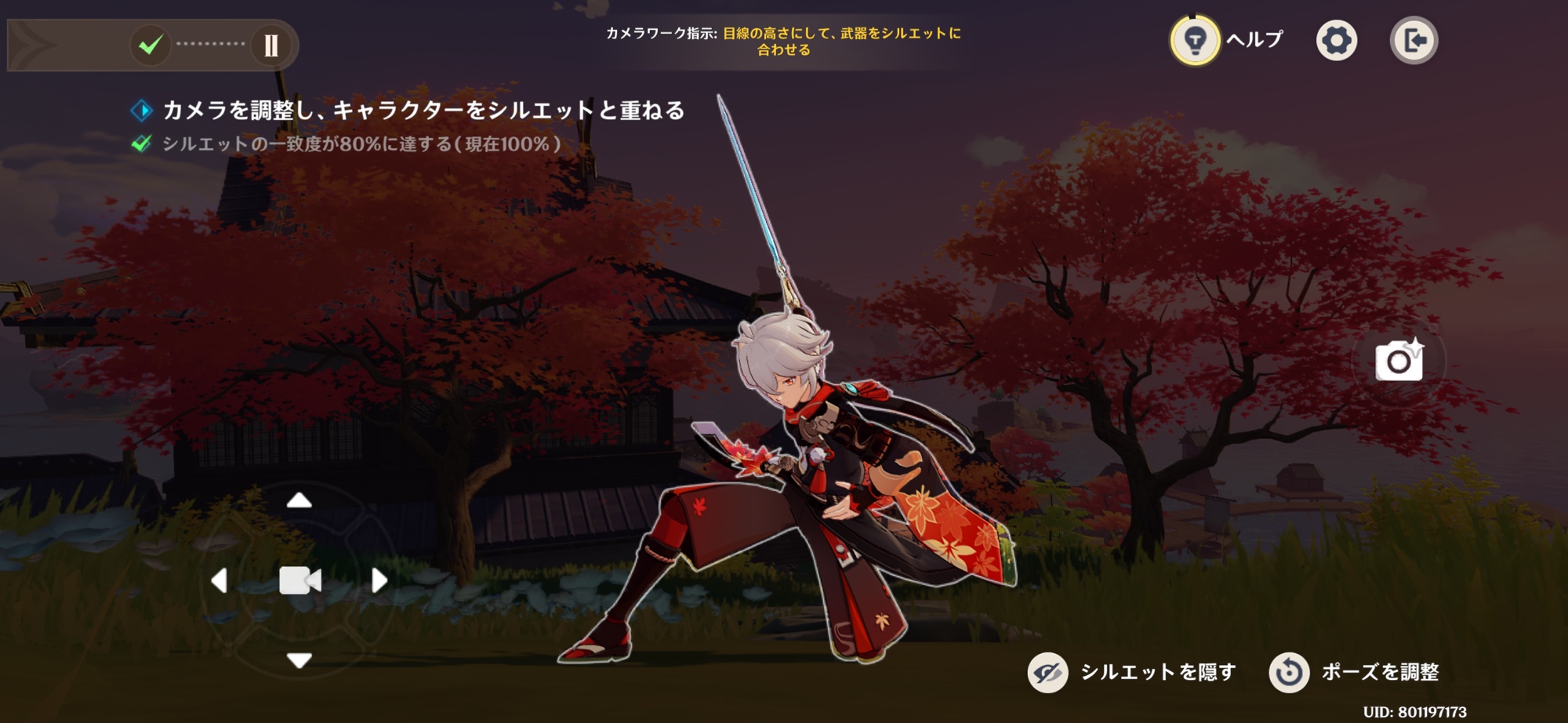Screen dimensions: 1568x723
Task: Exit the photo mode with the leave icon
Action: (x=1414, y=41)
